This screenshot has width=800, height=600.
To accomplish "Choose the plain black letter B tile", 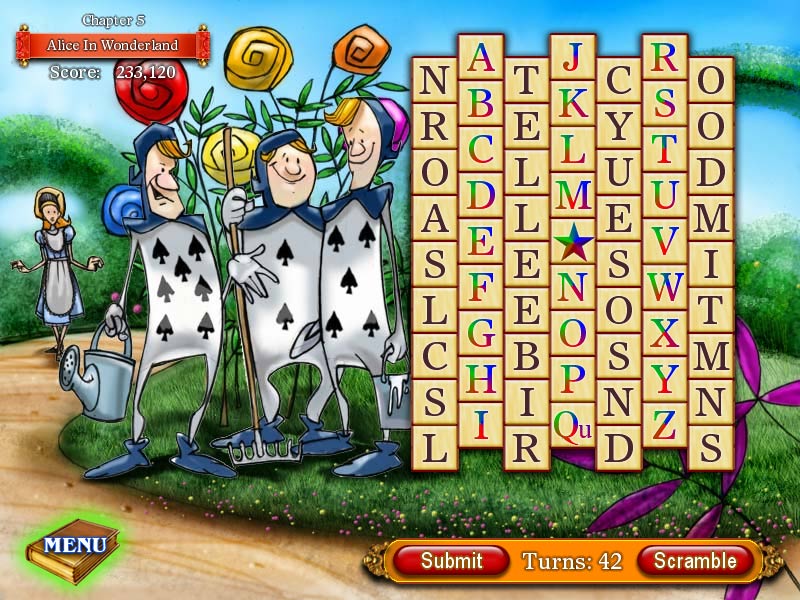I will pos(527,355).
